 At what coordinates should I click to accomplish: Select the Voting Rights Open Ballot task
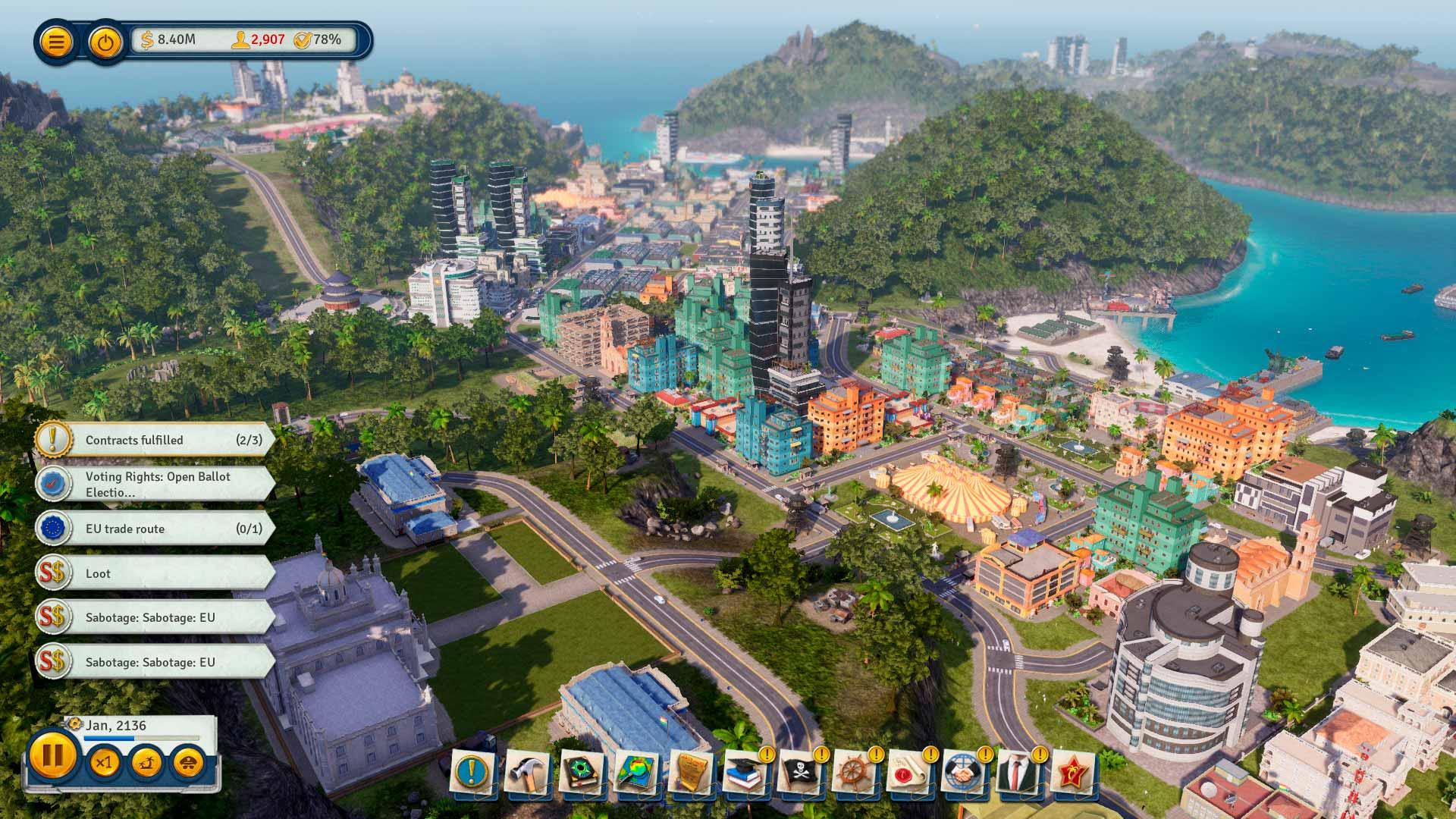point(154,485)
